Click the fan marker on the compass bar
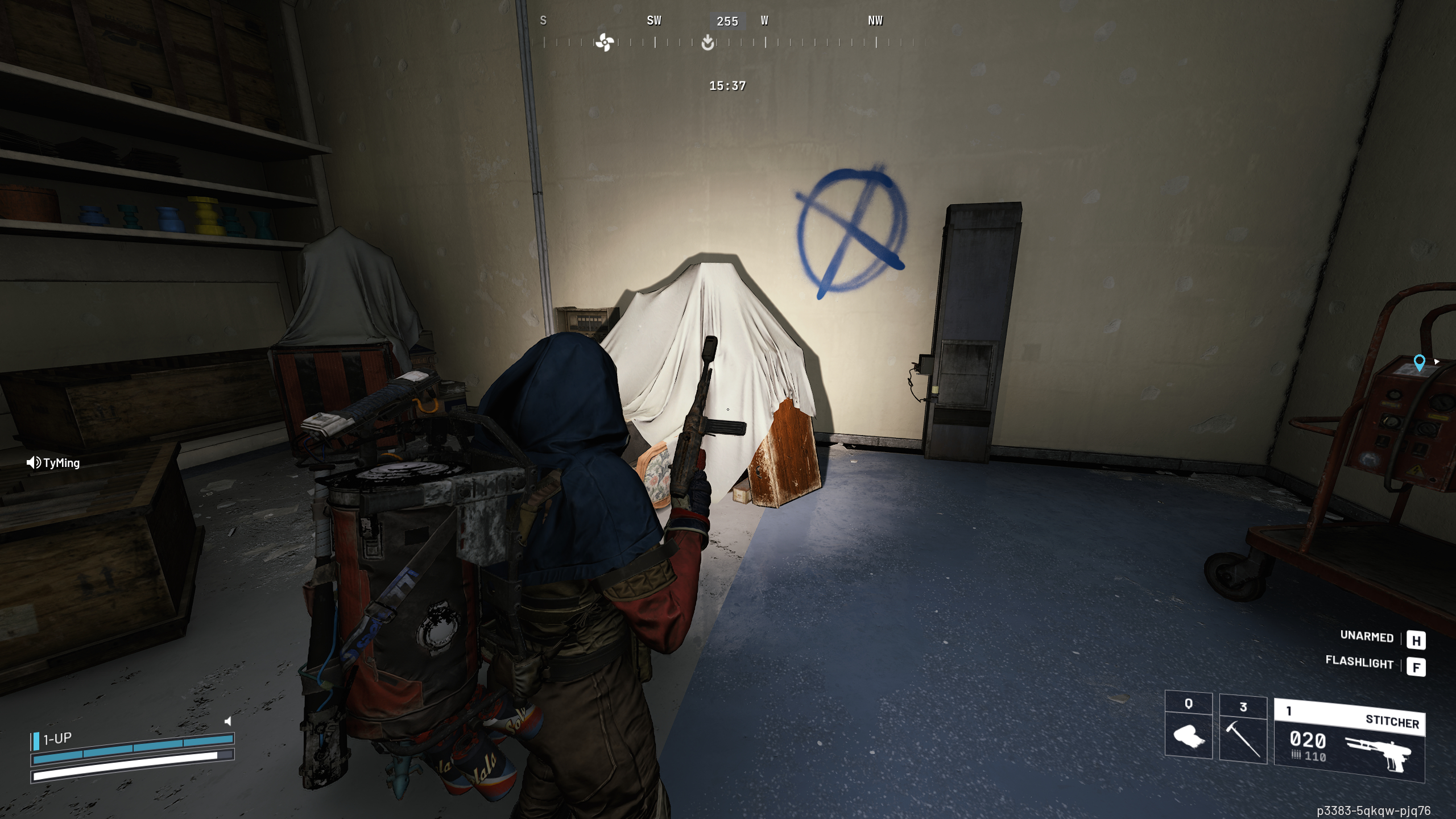Screen dimensions: 1456x819 click(605, 43)
